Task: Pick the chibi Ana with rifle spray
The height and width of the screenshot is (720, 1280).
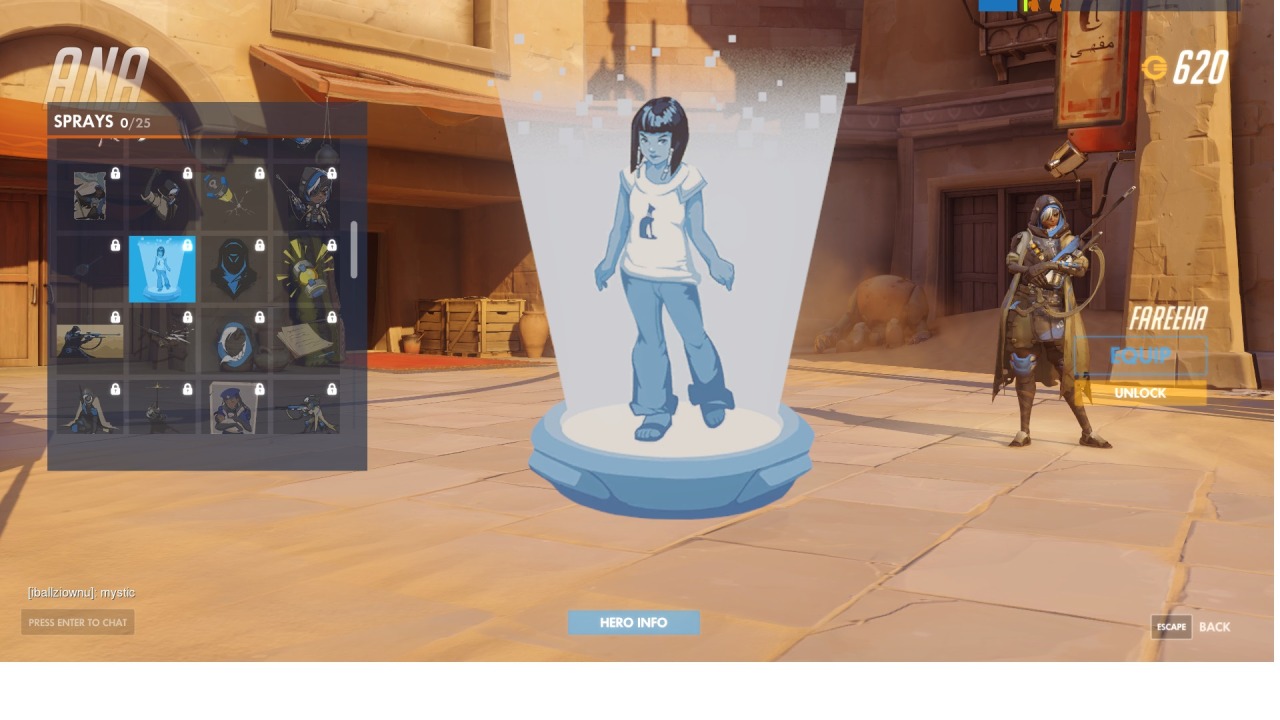Action: [306, 197]
